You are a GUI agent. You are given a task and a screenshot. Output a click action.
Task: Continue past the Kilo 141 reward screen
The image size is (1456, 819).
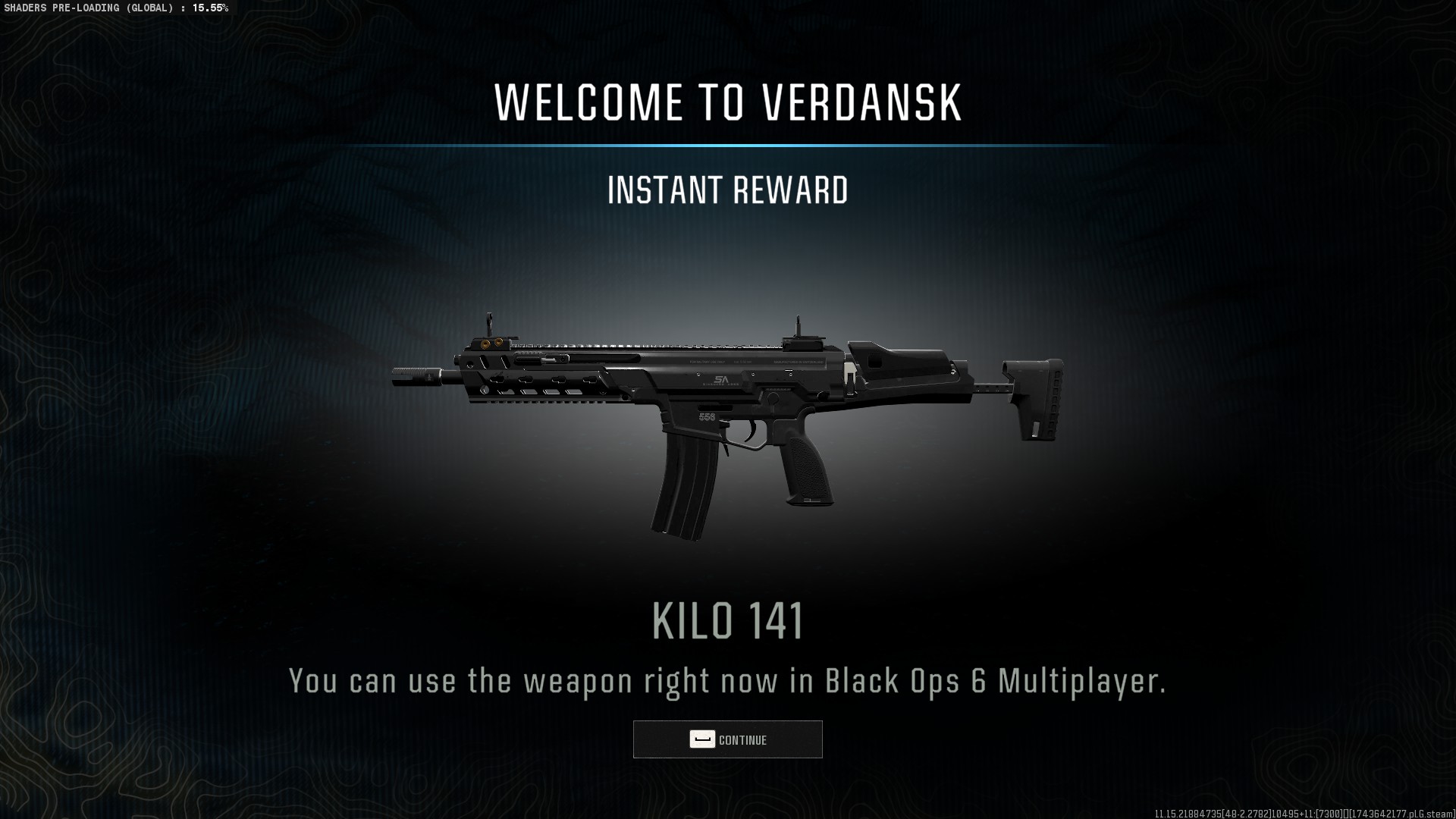(727, 739)
